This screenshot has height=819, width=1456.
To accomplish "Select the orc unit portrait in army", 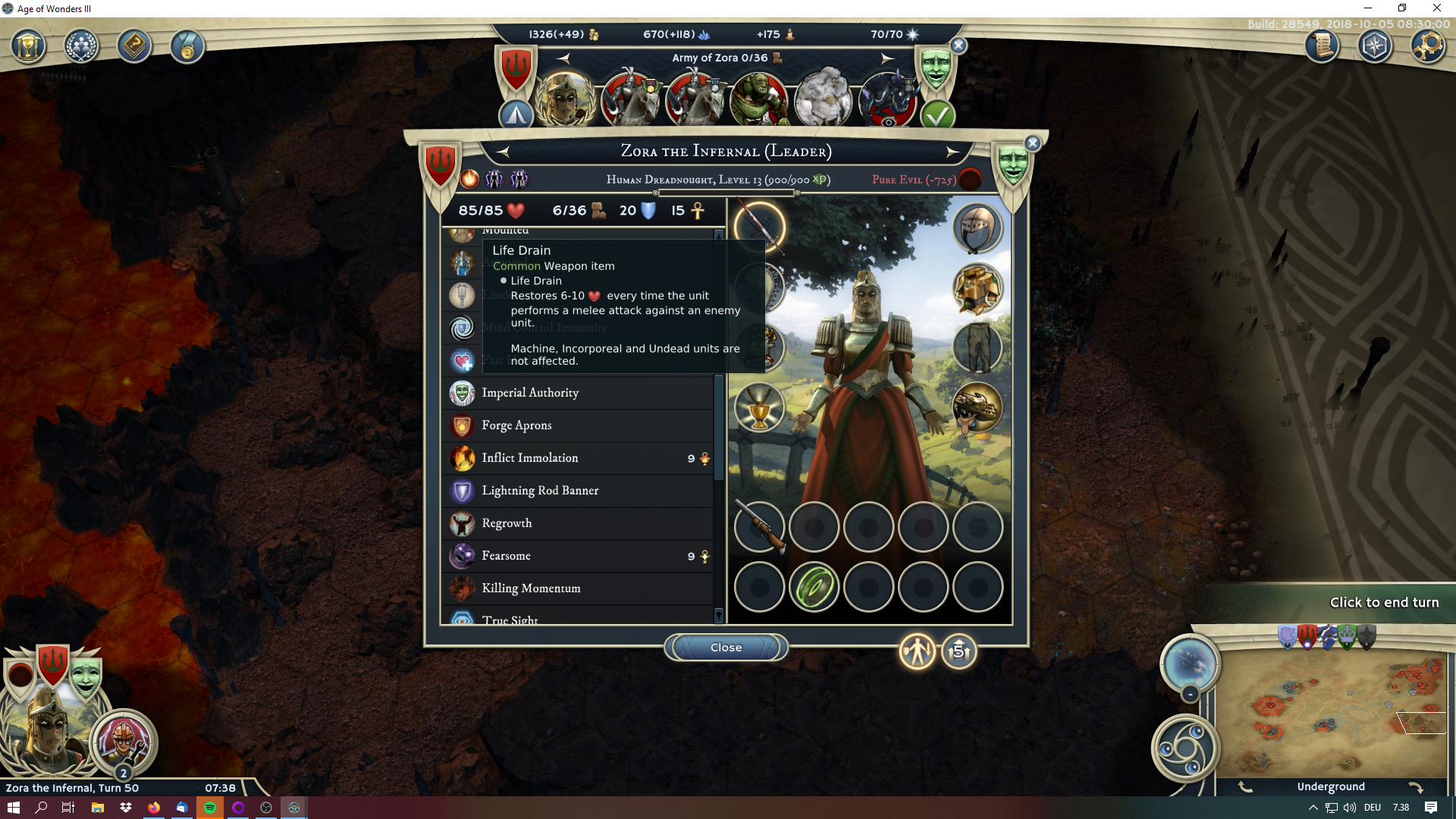I will coord(758,99).
